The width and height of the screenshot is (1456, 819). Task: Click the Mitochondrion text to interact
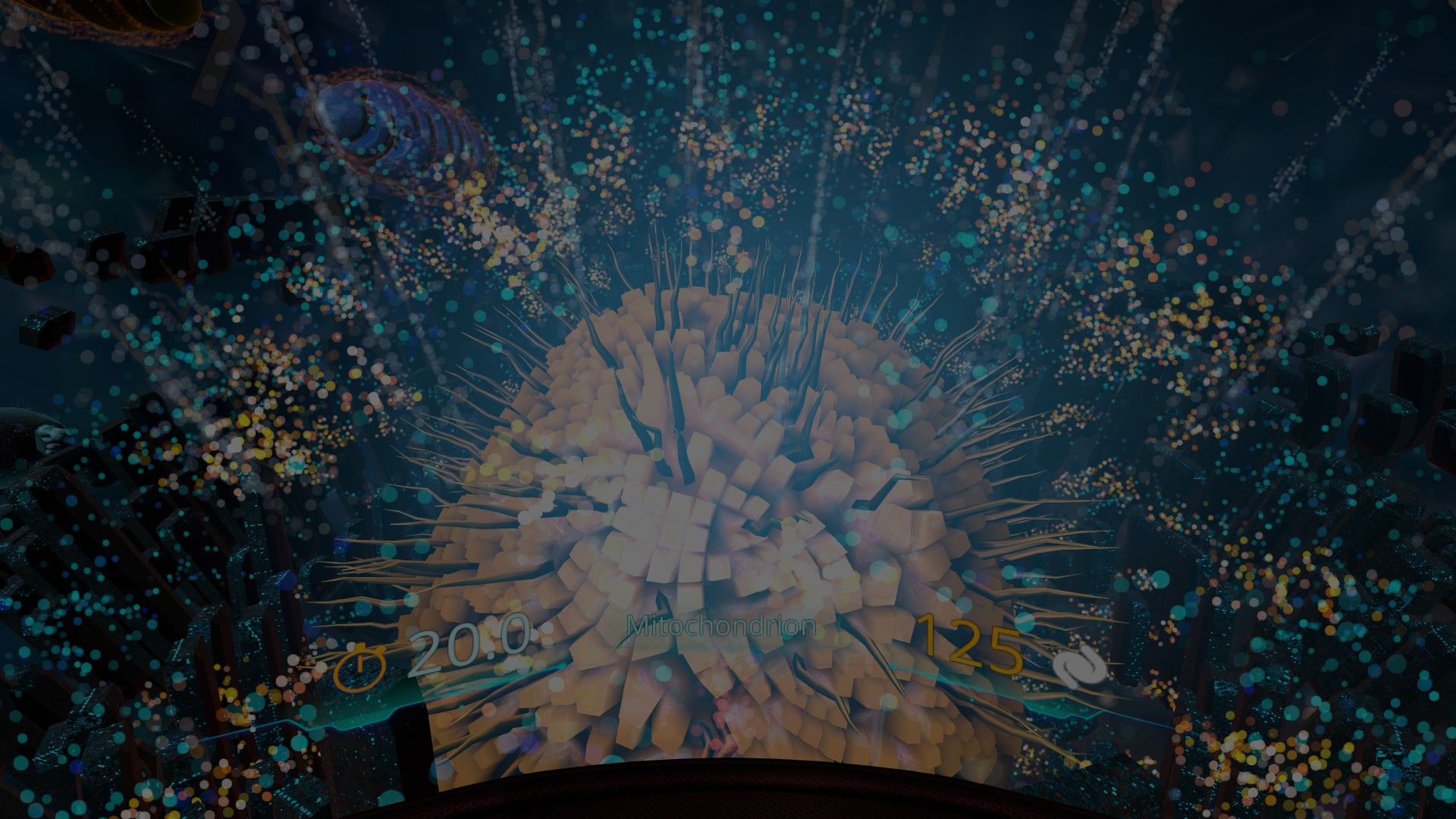tap(722, 626)
